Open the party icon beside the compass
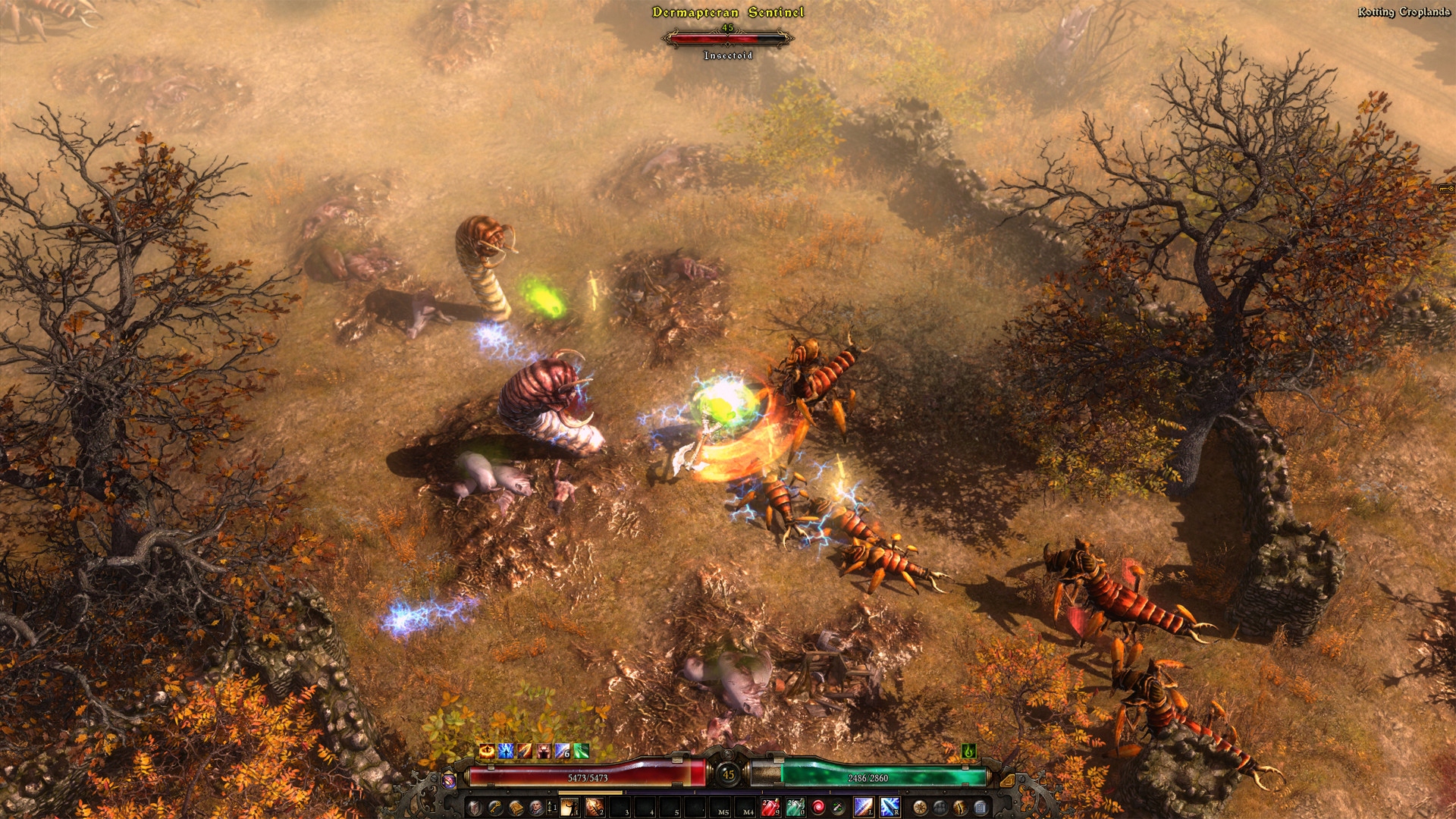Viewport: 1456px width, 819px height. [940, 808]
